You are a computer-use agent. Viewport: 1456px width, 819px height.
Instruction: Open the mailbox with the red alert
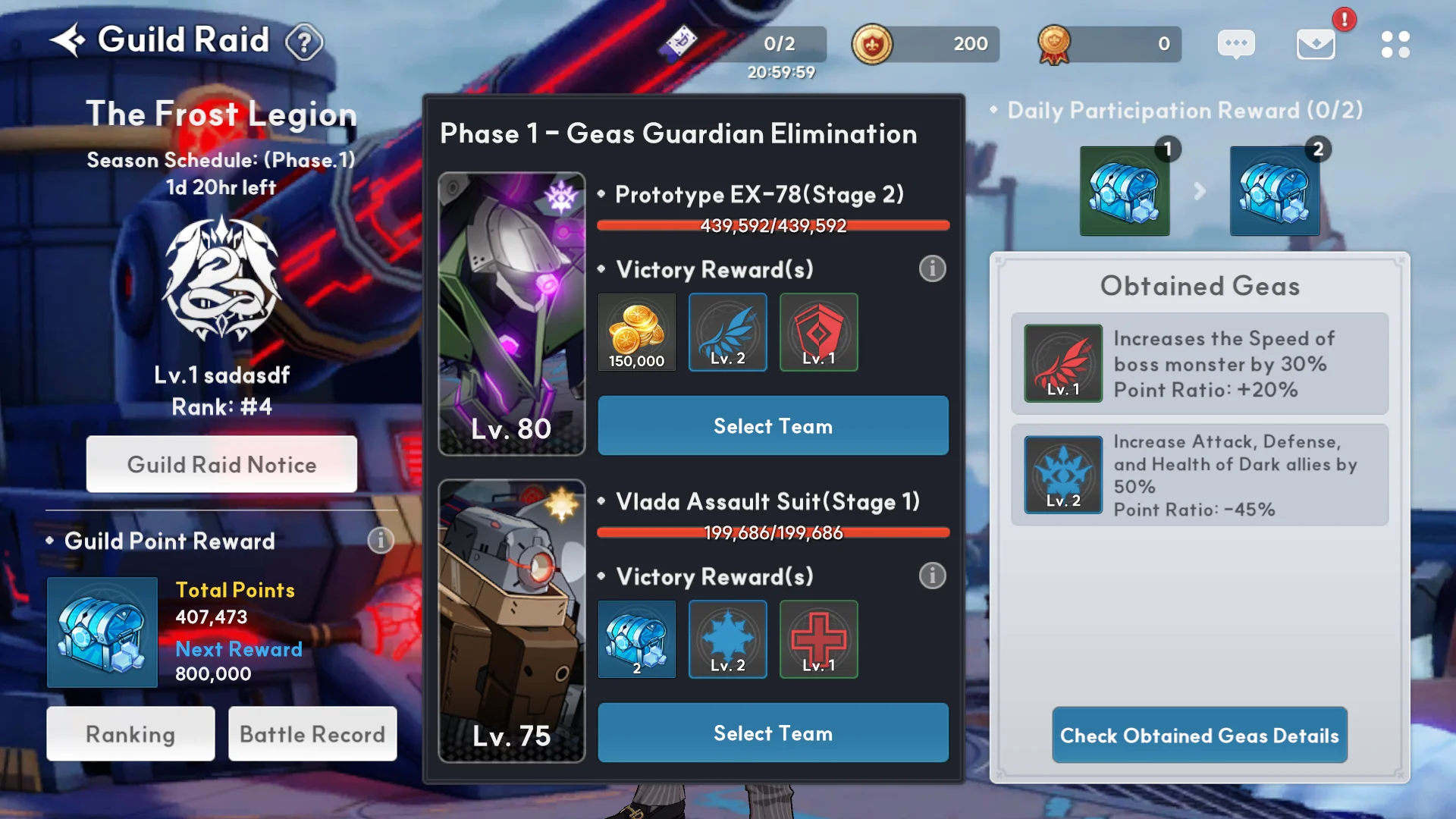(1316, 44)
